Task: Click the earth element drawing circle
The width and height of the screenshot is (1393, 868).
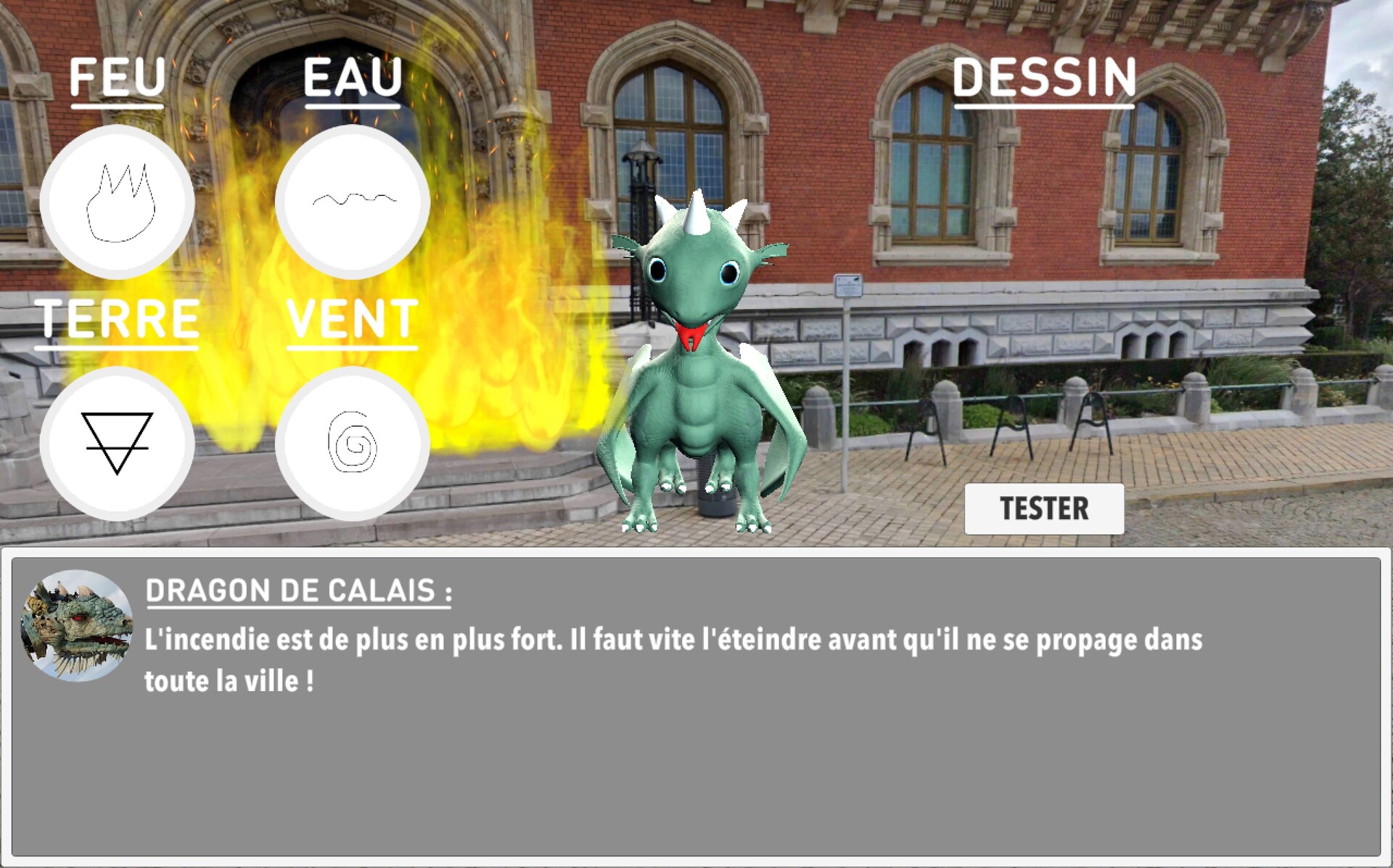Action: tap(118, 442)
